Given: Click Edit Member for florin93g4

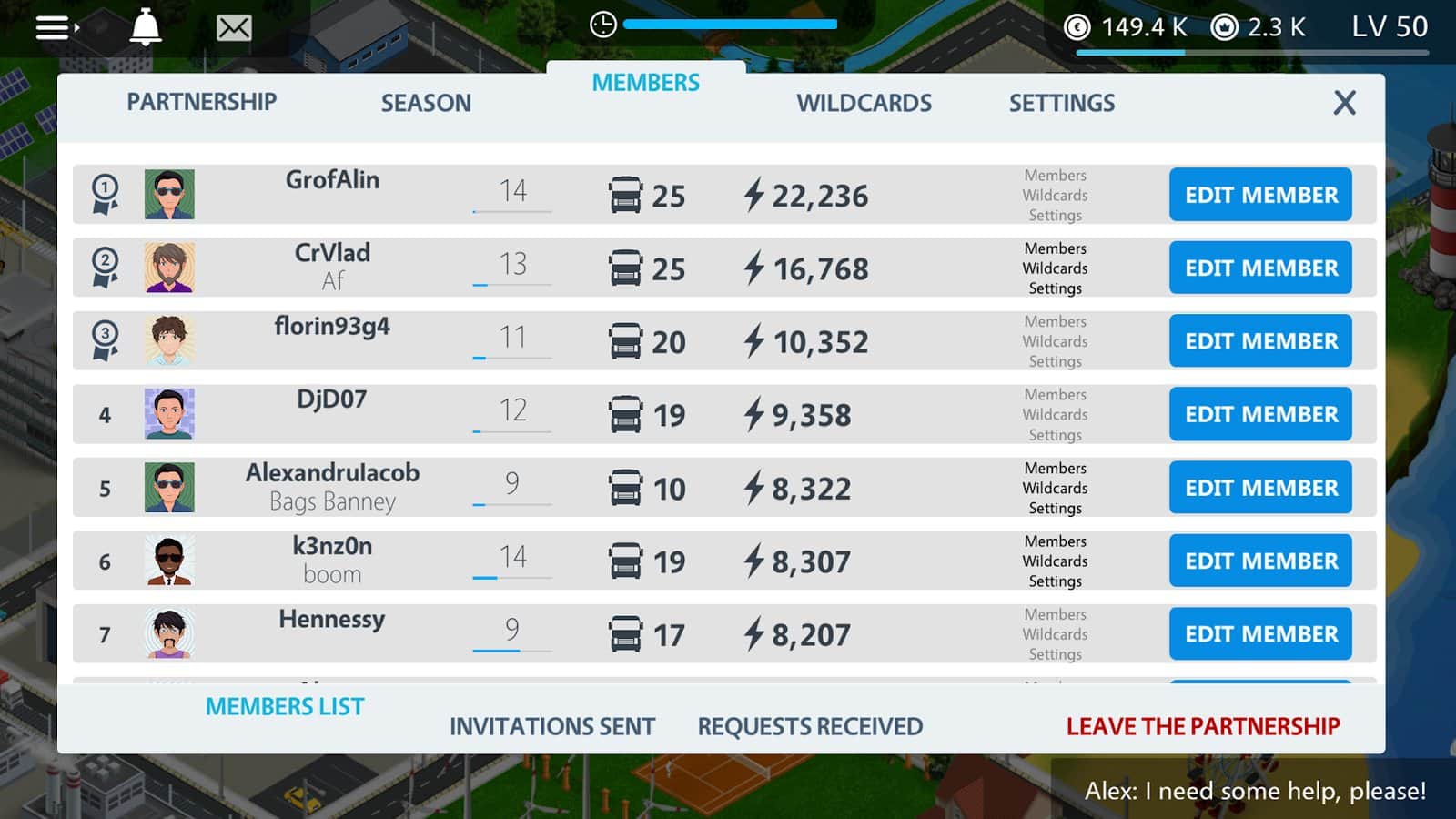Looking at the screenshot, I should click(x=1260, y=341).
